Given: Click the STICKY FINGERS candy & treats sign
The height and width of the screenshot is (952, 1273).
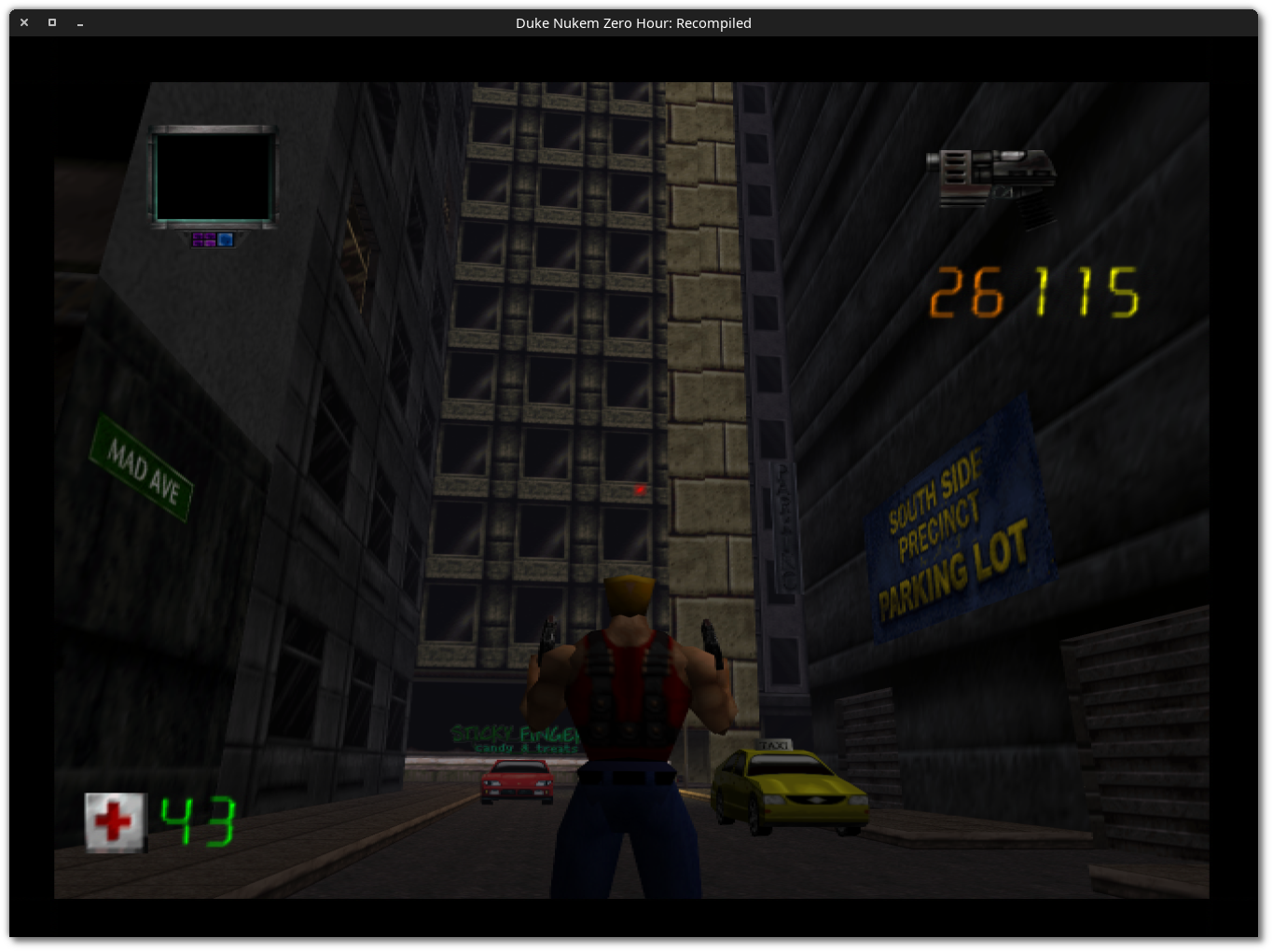Looking at the screenshot, I should (513, 738).
